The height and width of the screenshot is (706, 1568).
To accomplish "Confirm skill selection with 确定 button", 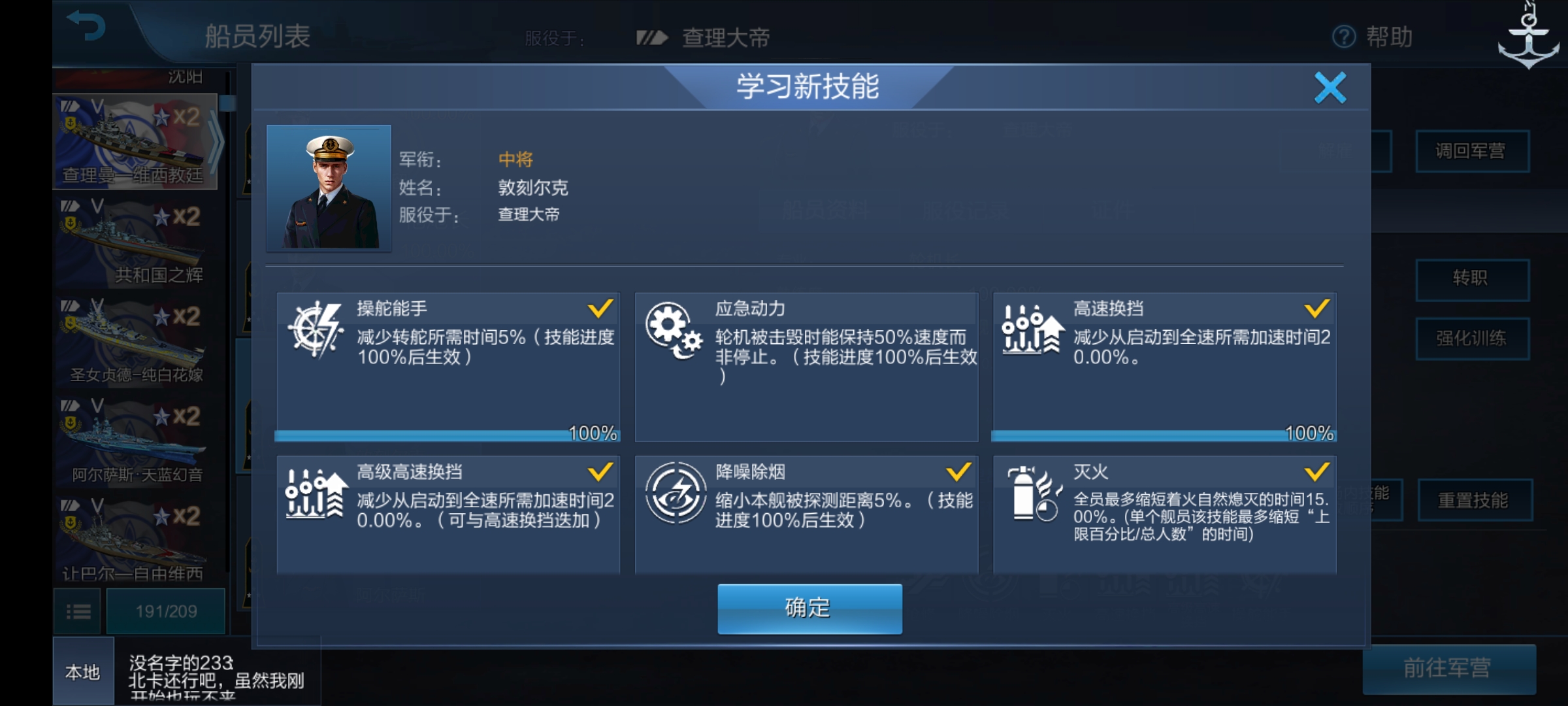I will click(809, 608).
